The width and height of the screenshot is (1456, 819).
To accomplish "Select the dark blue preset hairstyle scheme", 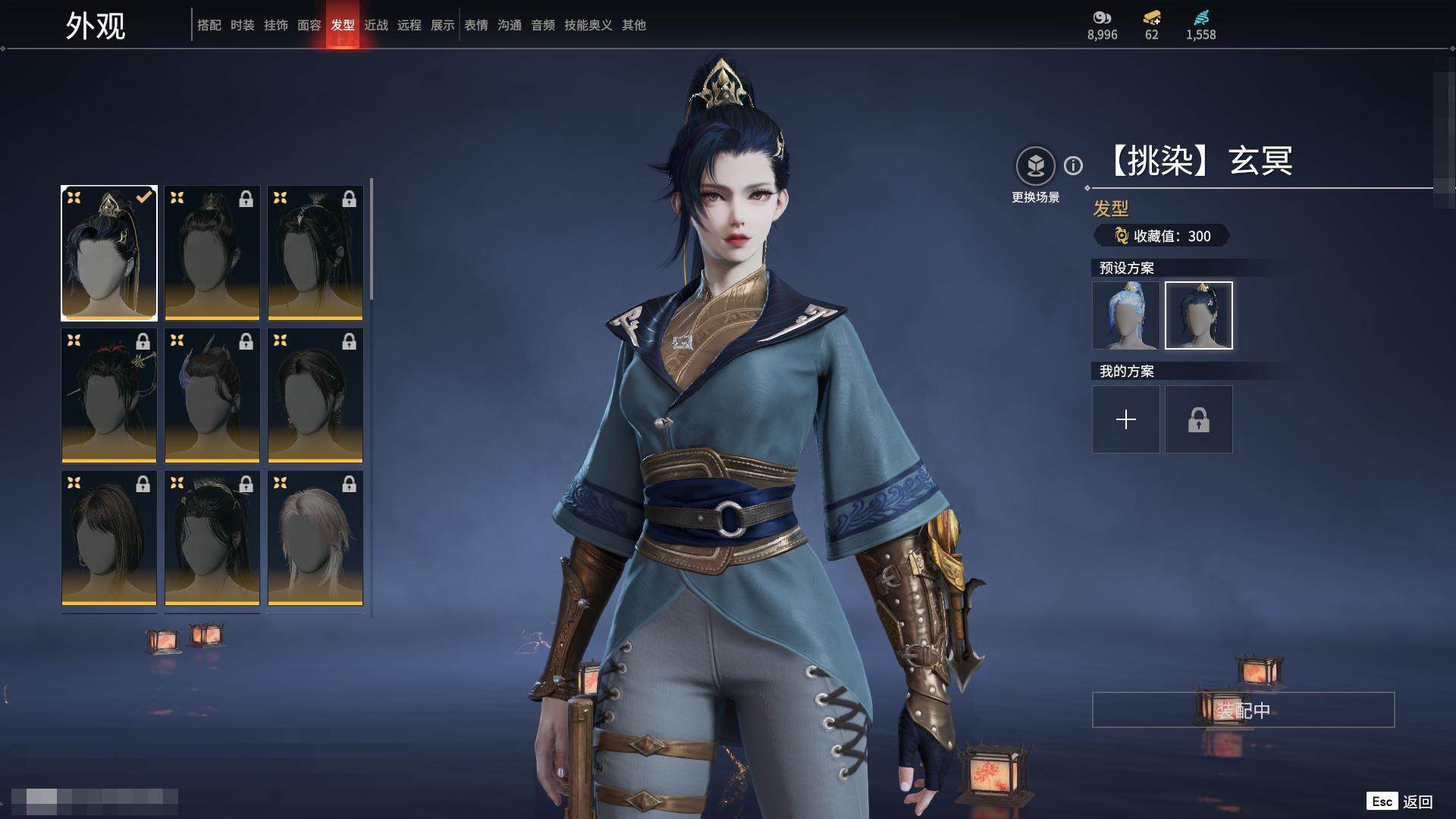I will [1198, 315].
